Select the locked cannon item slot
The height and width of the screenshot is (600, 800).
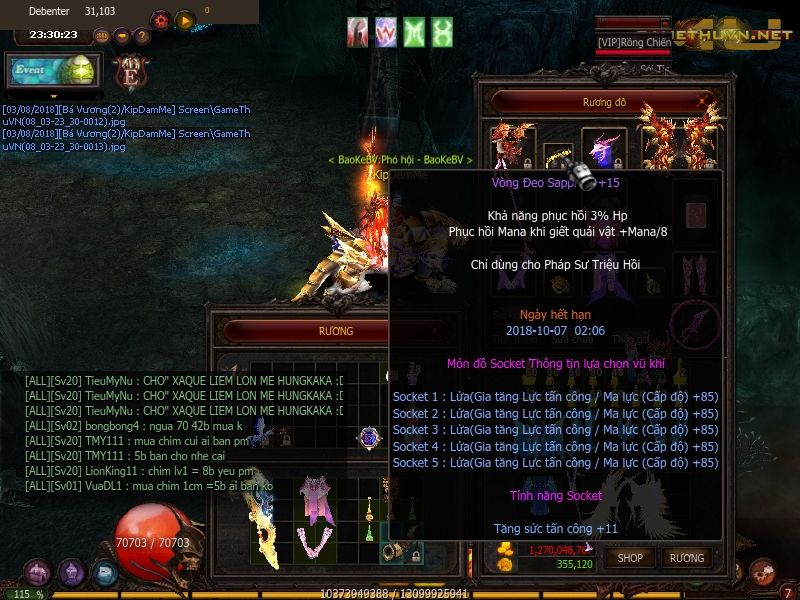pos(401,551)
